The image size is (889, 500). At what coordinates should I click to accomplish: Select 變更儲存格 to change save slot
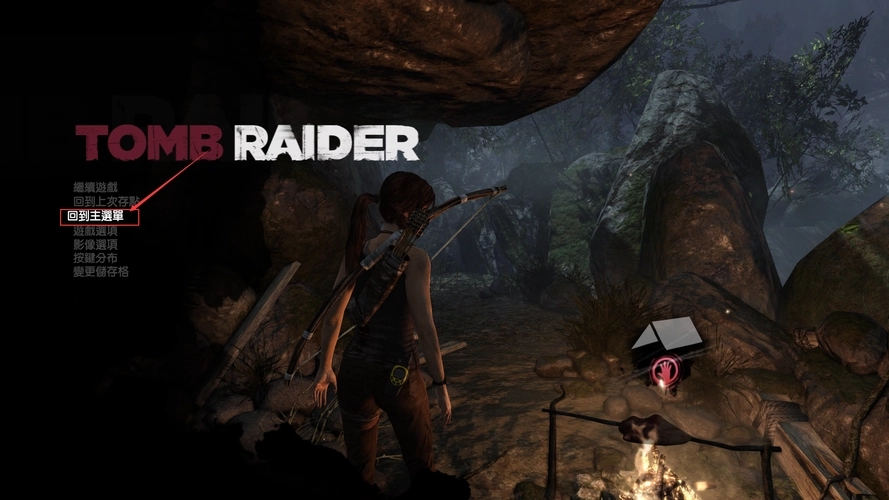100,272
